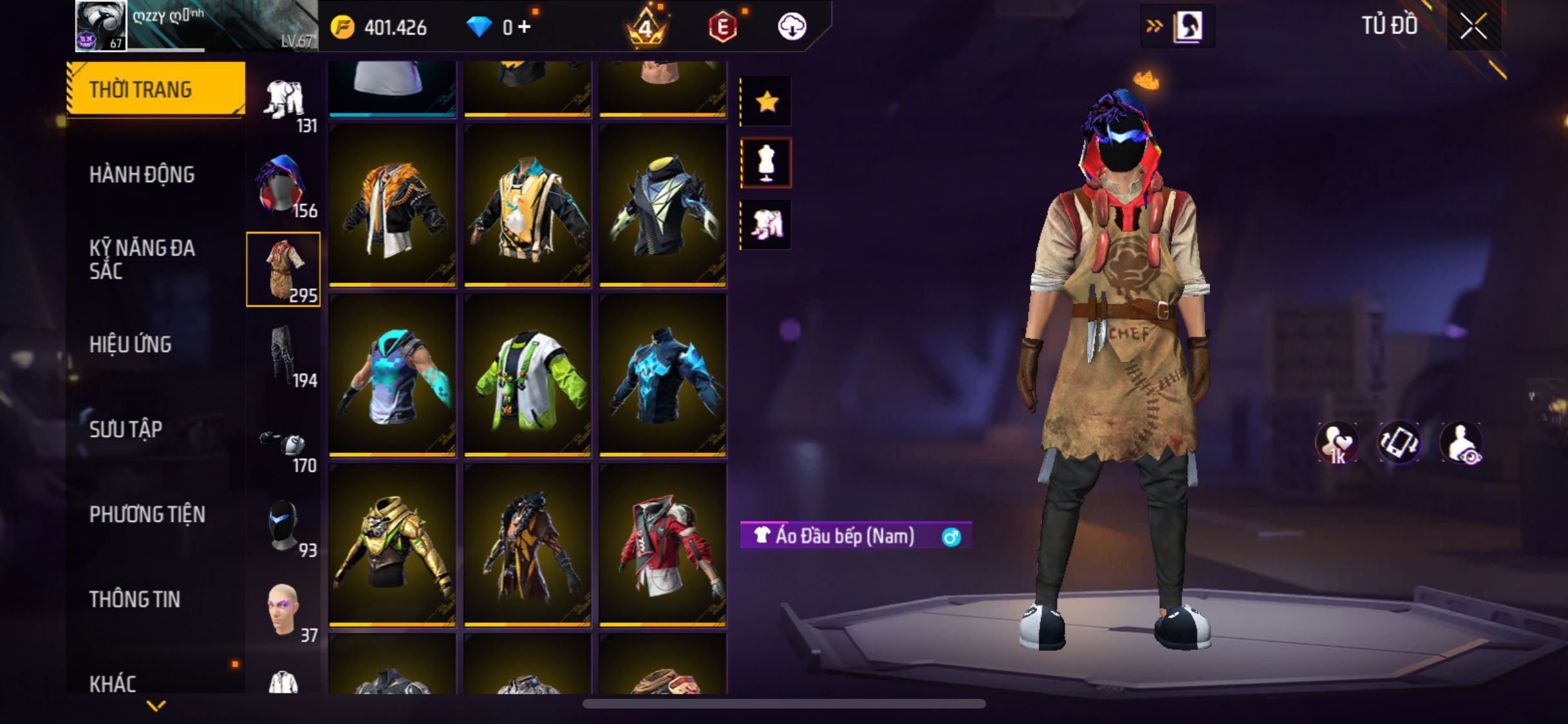Close the wardrobe with the X button
1568x724 pixels.
pyautogui.click(x=1473, y=26)
